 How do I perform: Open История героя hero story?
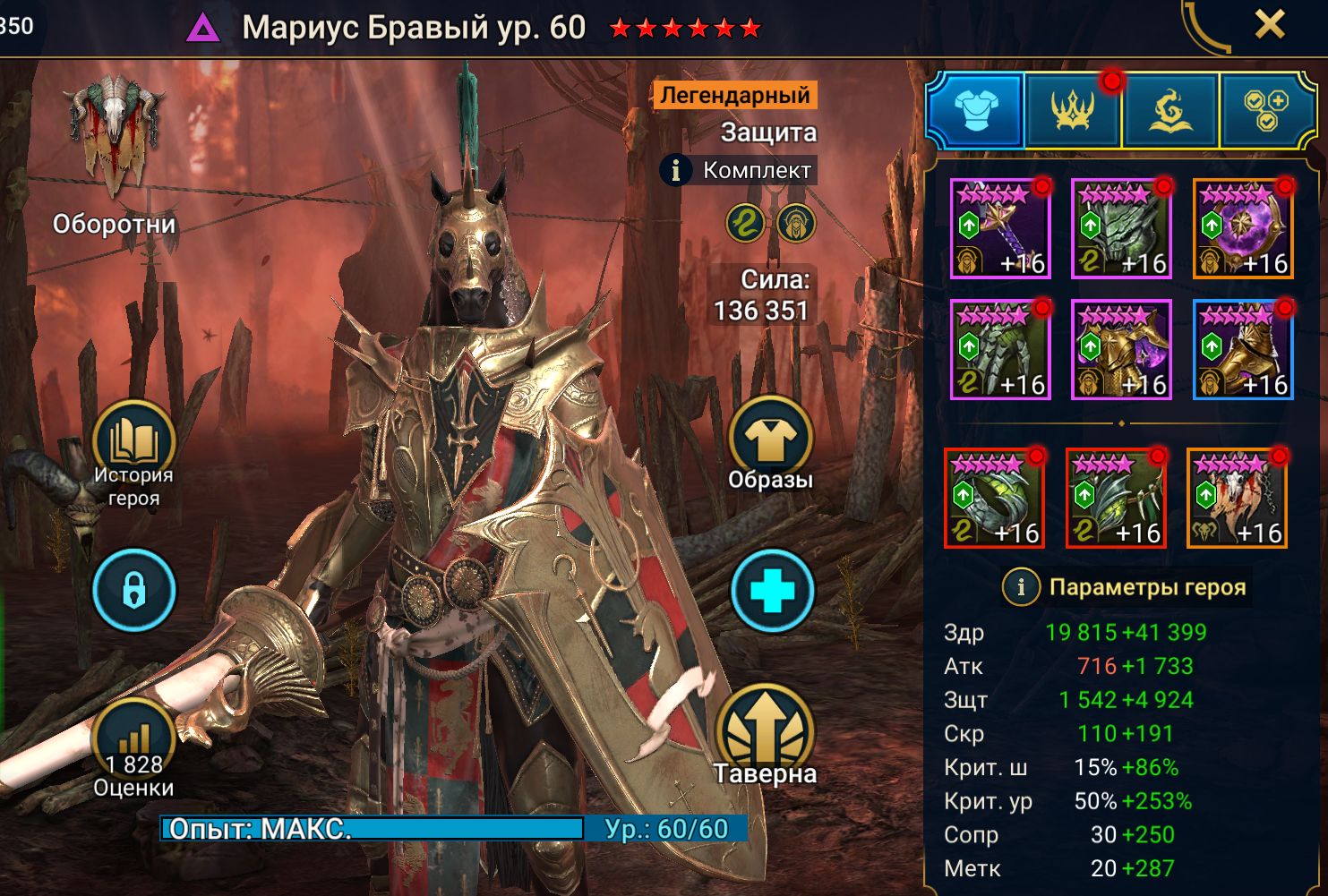[133, 452]
